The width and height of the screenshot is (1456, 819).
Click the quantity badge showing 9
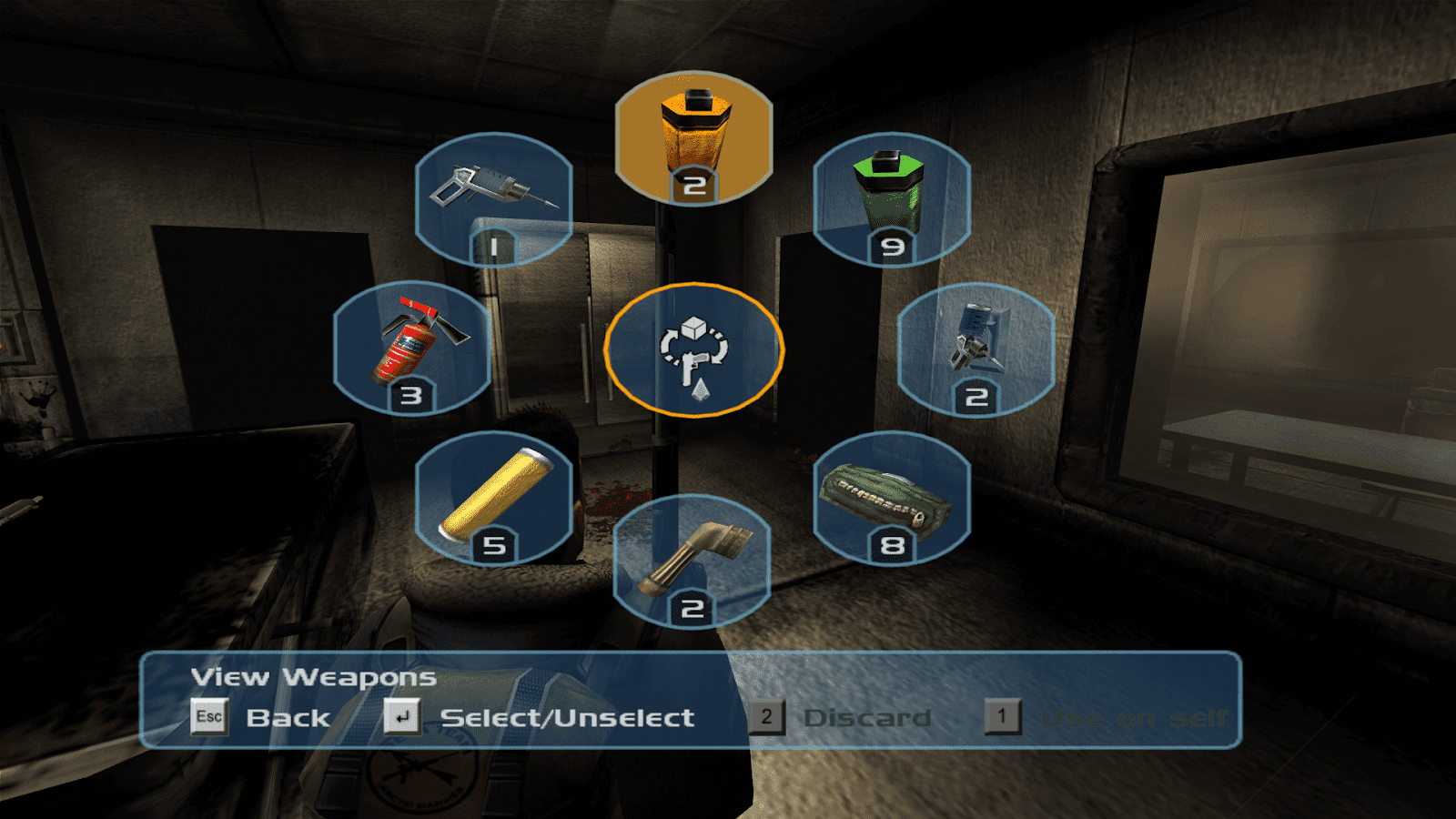click(x=893, y=246)
